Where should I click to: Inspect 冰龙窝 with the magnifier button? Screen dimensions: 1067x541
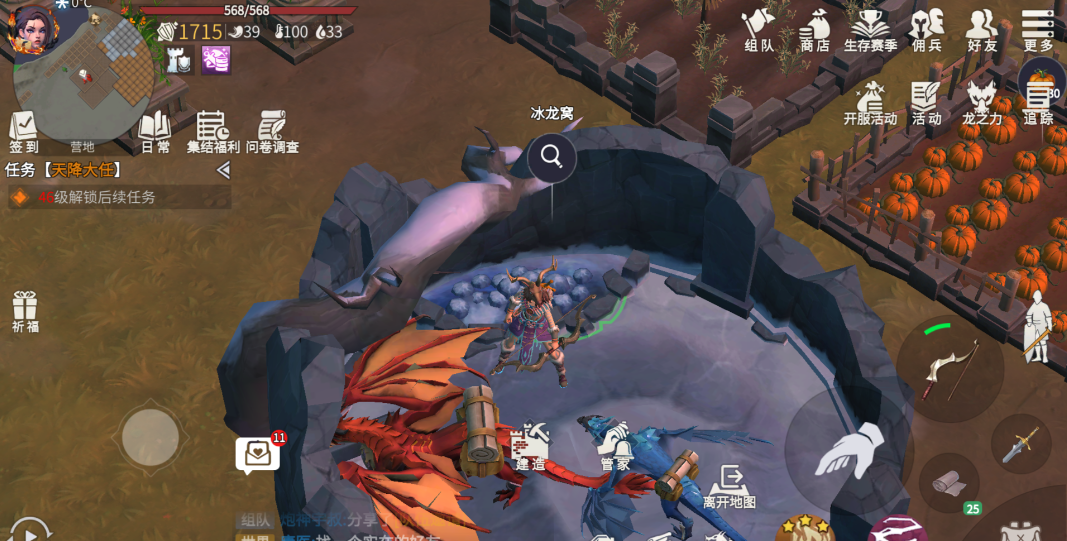point(552,156)
